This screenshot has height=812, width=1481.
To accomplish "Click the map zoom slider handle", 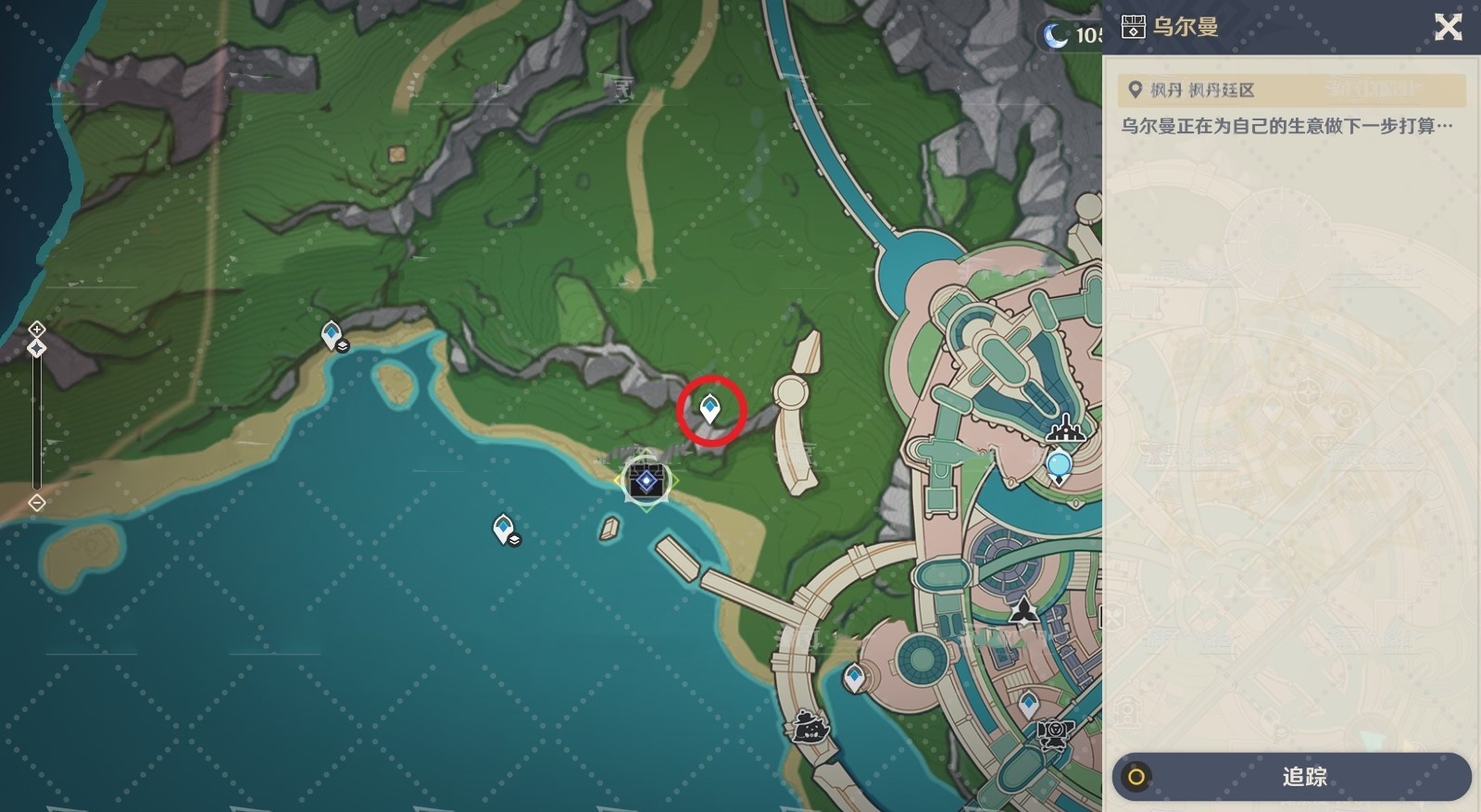I will pyautogui.click(x=36, y=348).
